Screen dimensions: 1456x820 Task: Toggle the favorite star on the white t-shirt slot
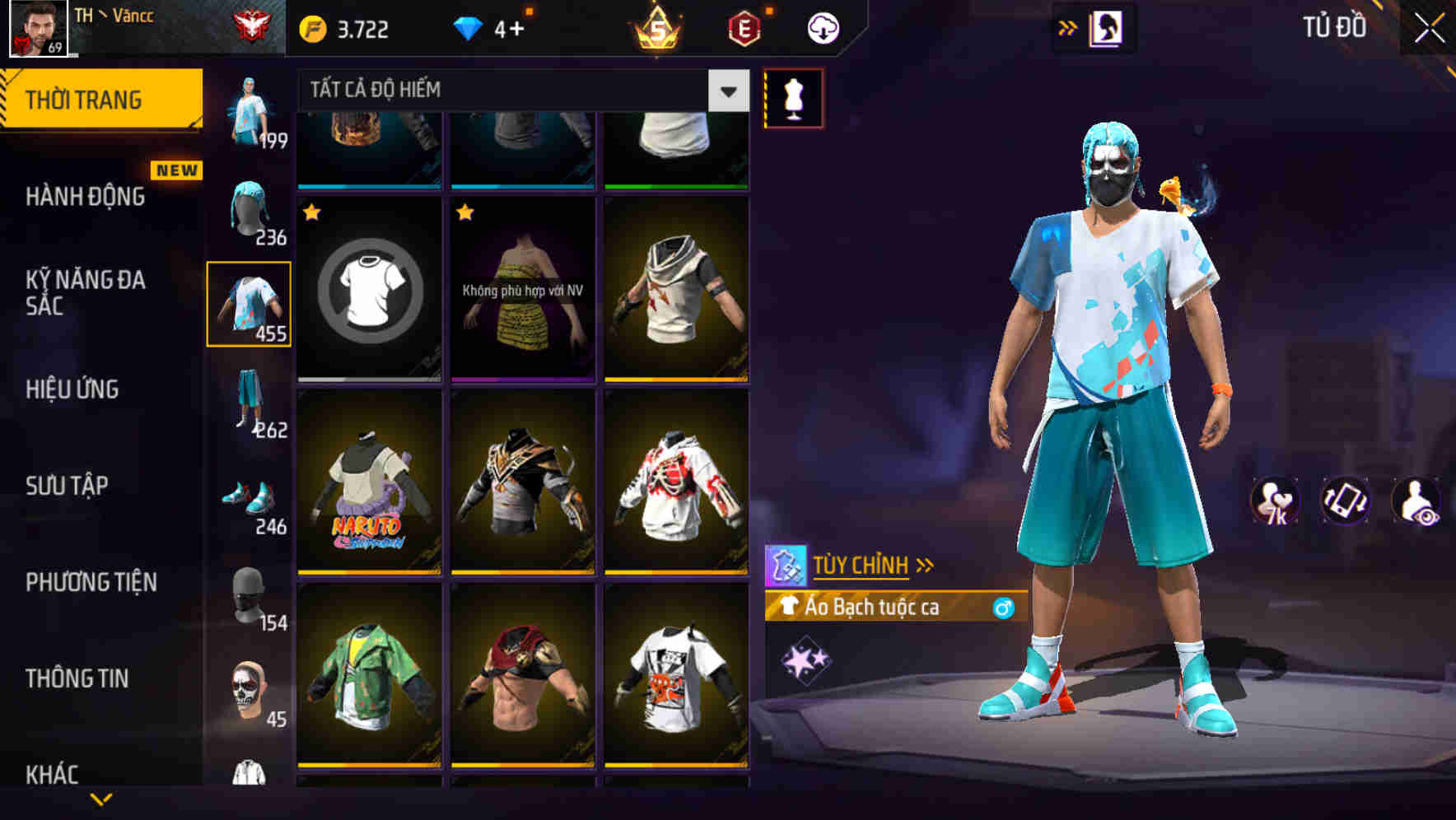click(311, 212)
